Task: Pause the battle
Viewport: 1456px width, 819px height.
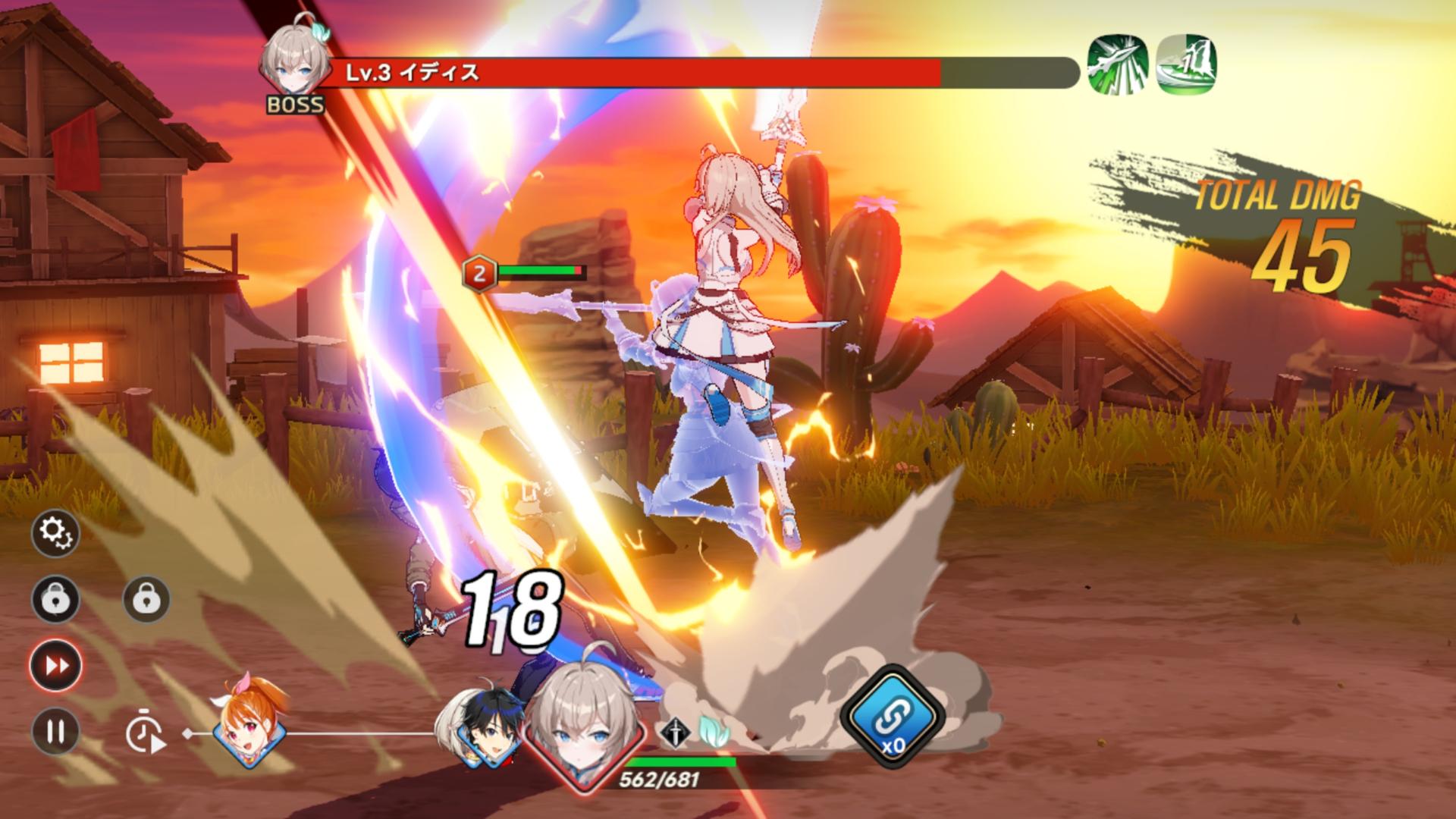Action: pos(55,731)
